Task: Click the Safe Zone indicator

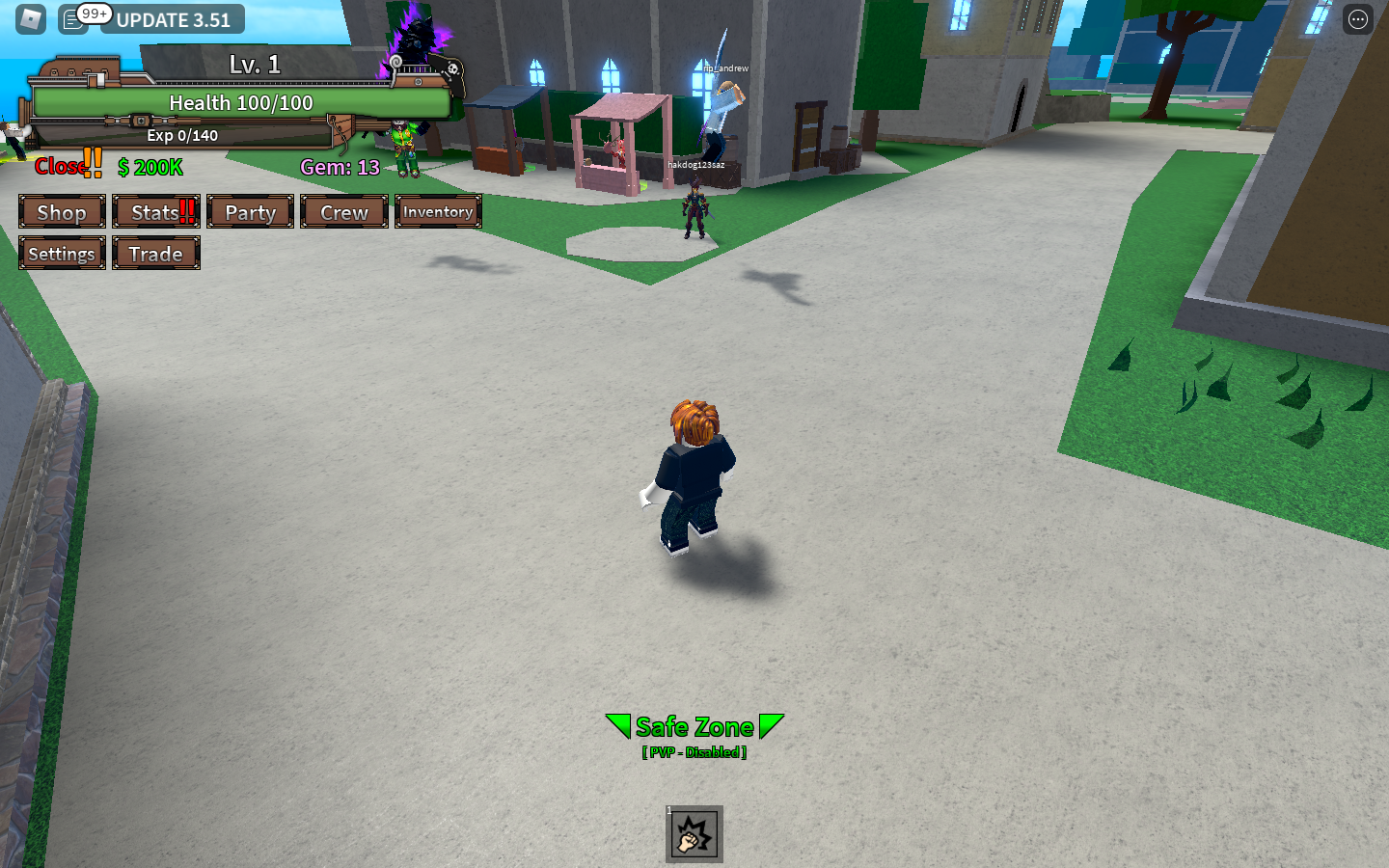Action: coord(694,726)
